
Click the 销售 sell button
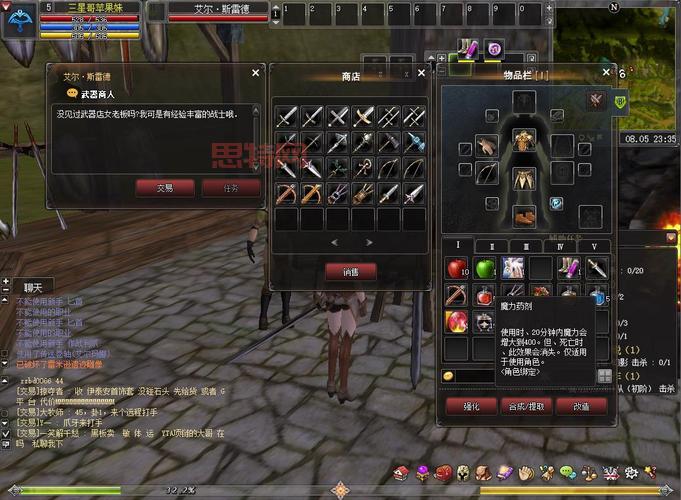(350, 271)
